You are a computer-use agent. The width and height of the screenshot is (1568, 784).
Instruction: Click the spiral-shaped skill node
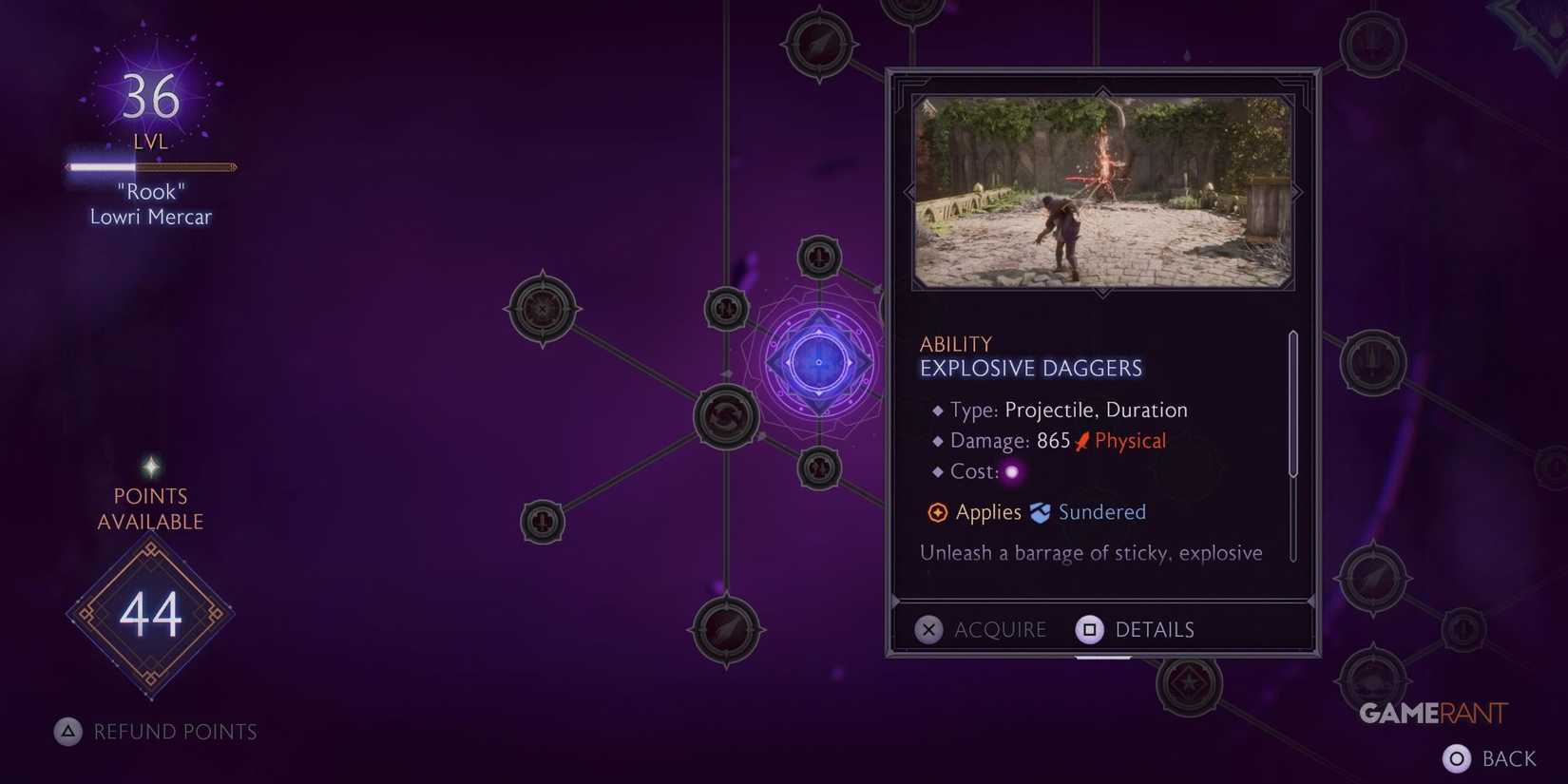point(727,415)
